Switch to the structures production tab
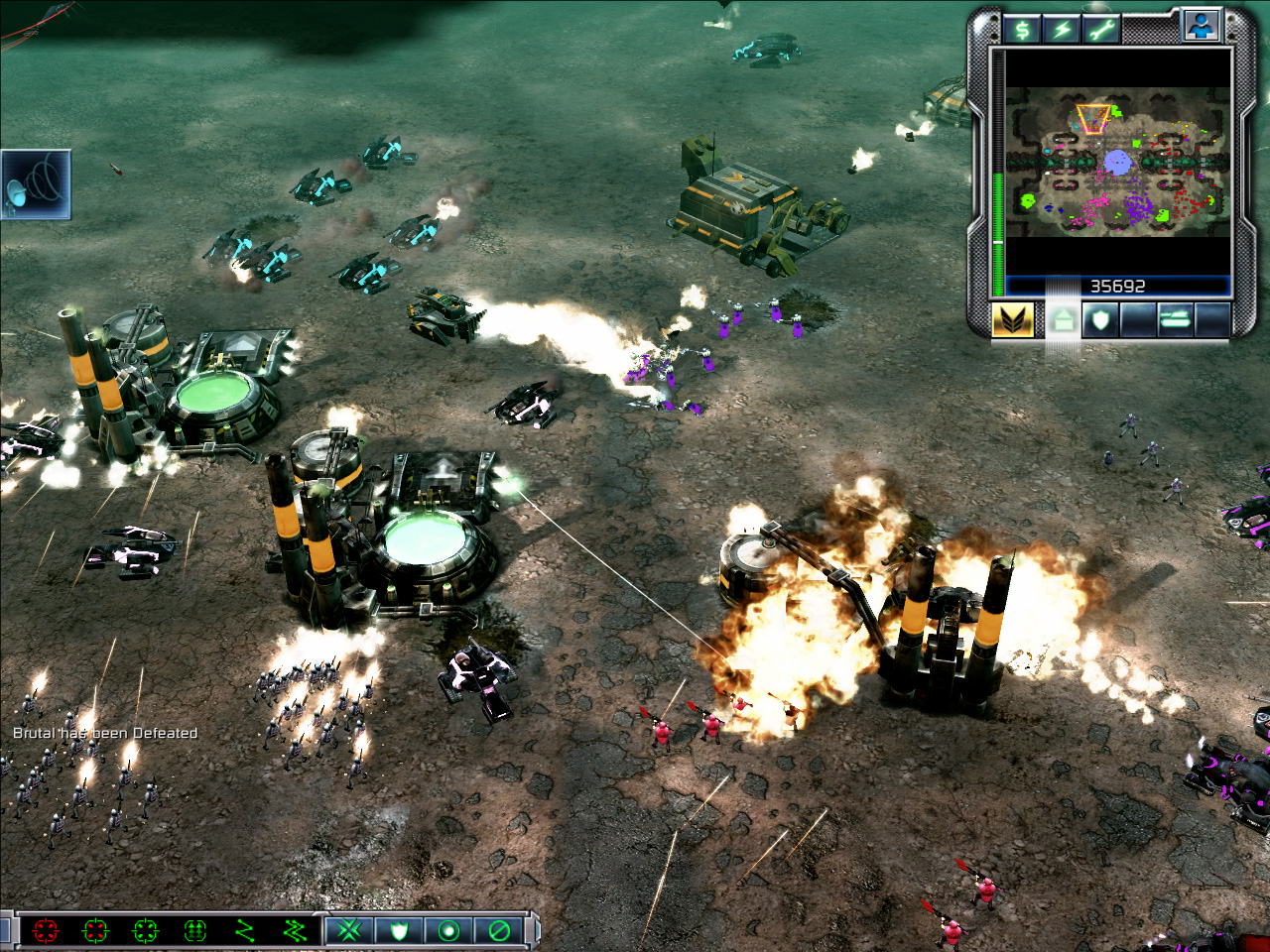 1063,319
